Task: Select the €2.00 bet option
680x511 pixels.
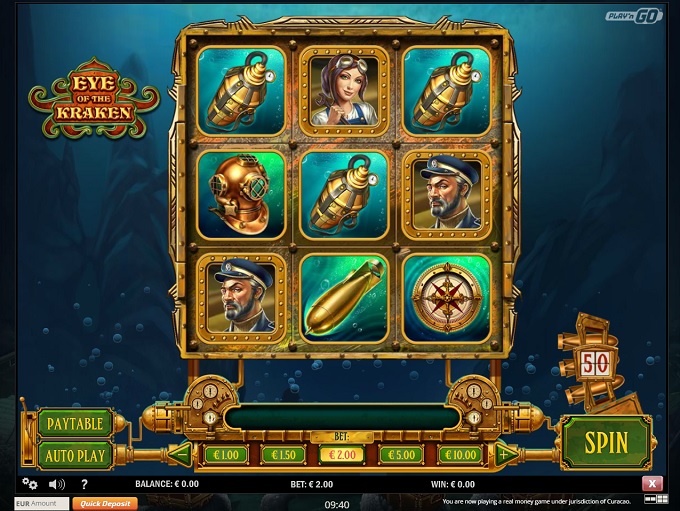Action: tap(342, 455)
